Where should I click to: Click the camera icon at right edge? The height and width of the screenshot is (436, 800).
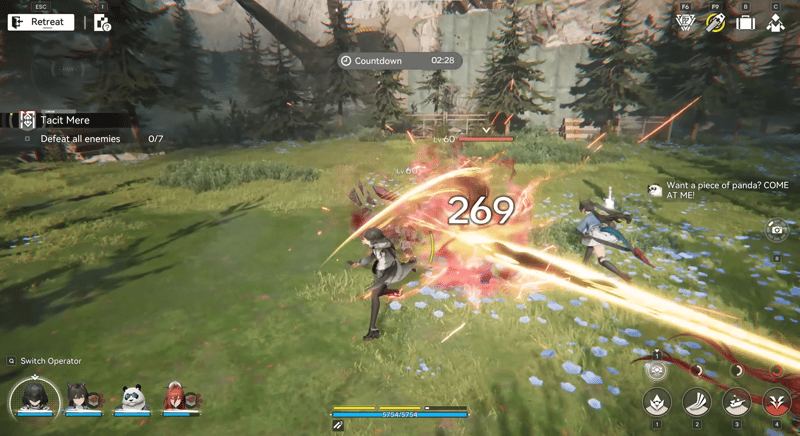776,231
